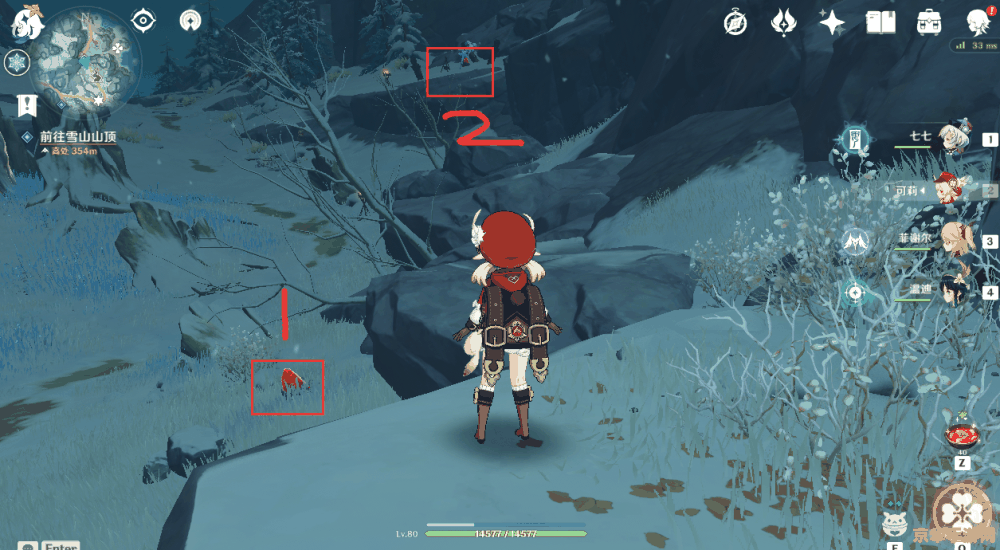Activate the eye-shaped elemental sight icon
This screenshot has width=1000, height=550.
coord(145,20)
